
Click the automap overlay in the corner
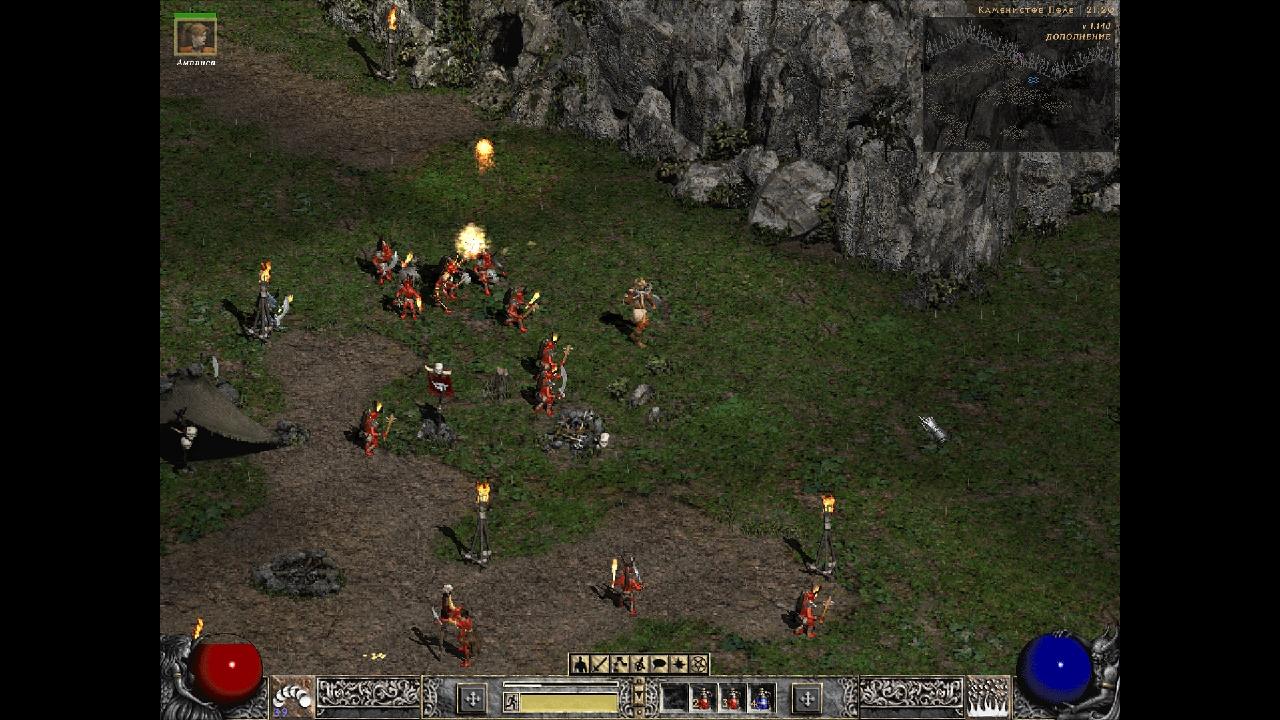tap(1018, 85)
